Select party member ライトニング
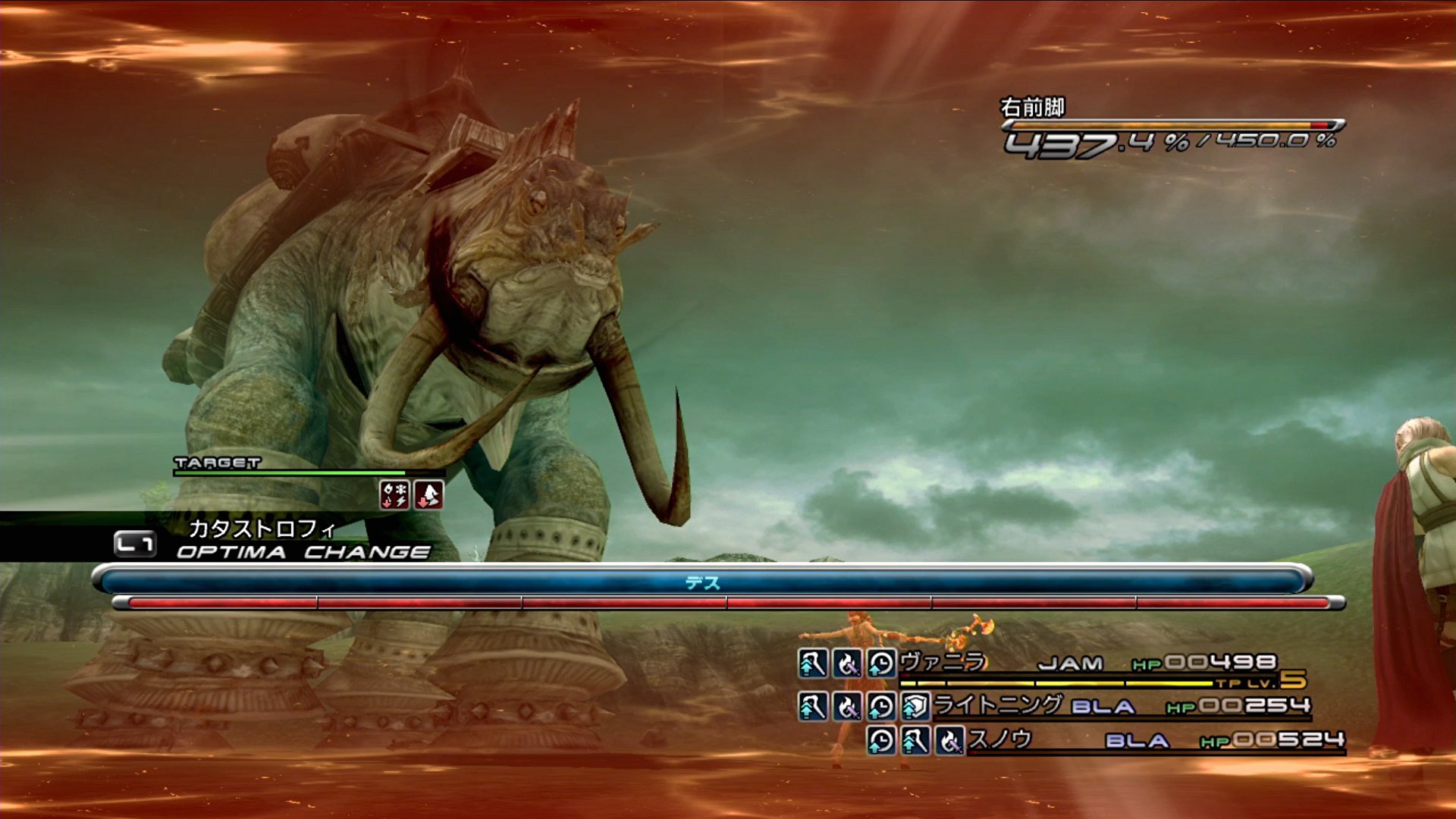This screenshot has width=1456, height=819. 997,705
